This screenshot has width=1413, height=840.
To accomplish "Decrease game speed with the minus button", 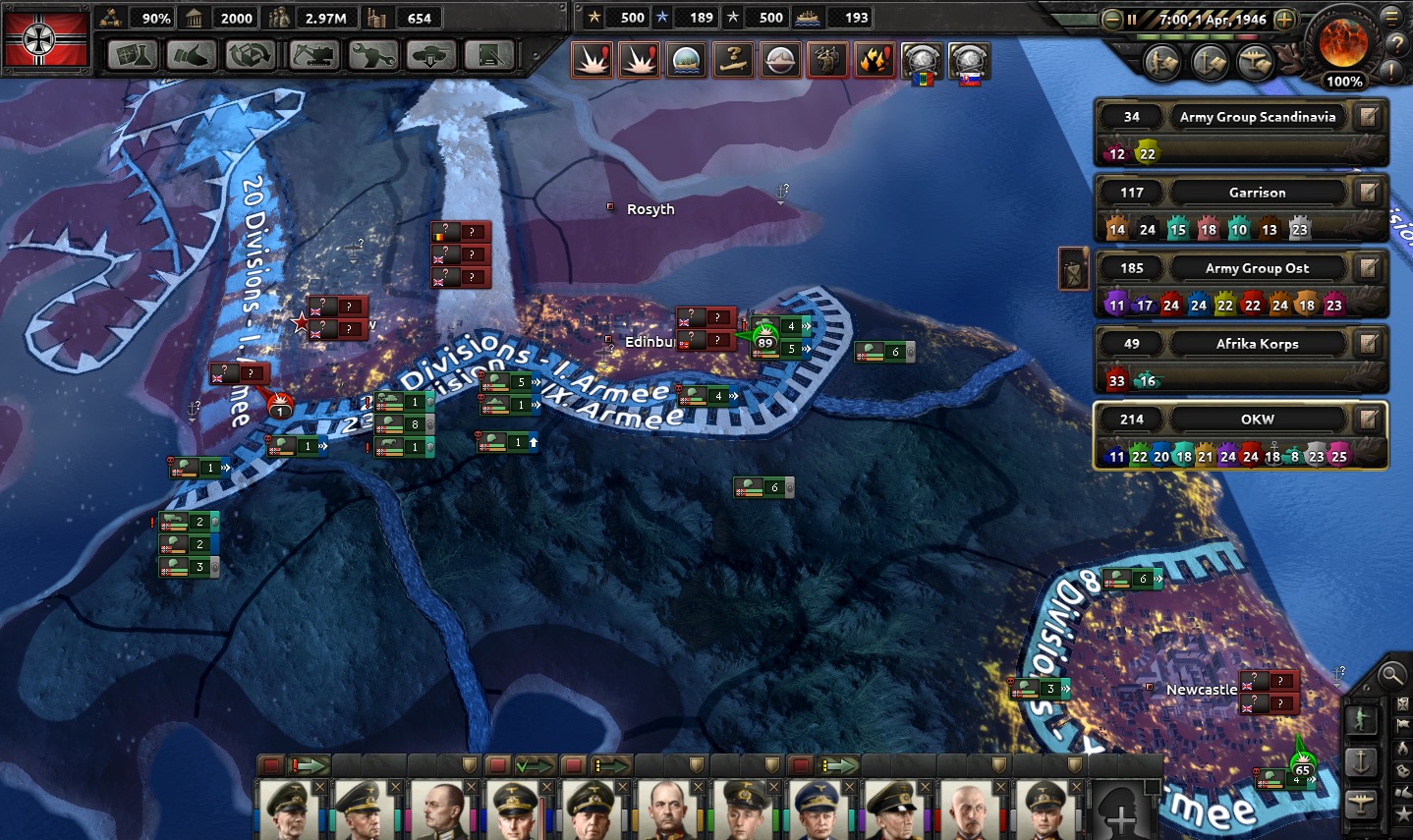I will pyautogui.click(x=1112, y=19).
